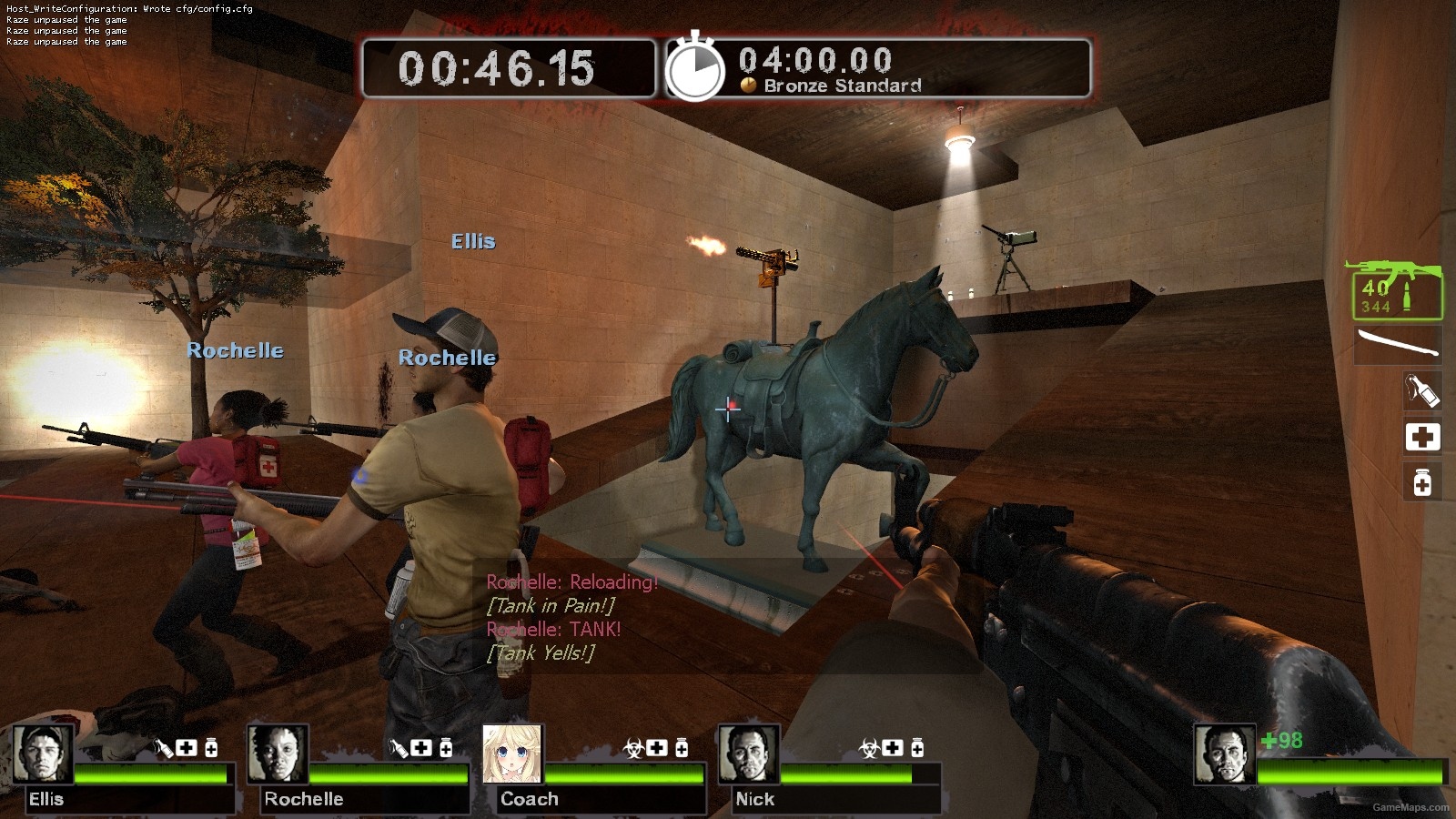
Task: Click the molotov icon above Ellis's health bar
Action: click(163, 748)
